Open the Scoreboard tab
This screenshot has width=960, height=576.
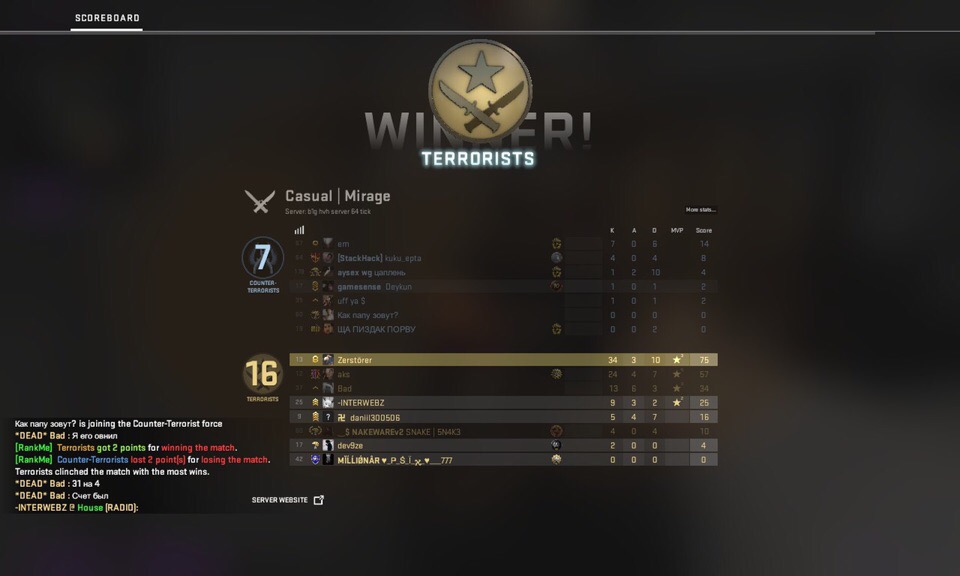pyautogui.click(x=107, y=18)
